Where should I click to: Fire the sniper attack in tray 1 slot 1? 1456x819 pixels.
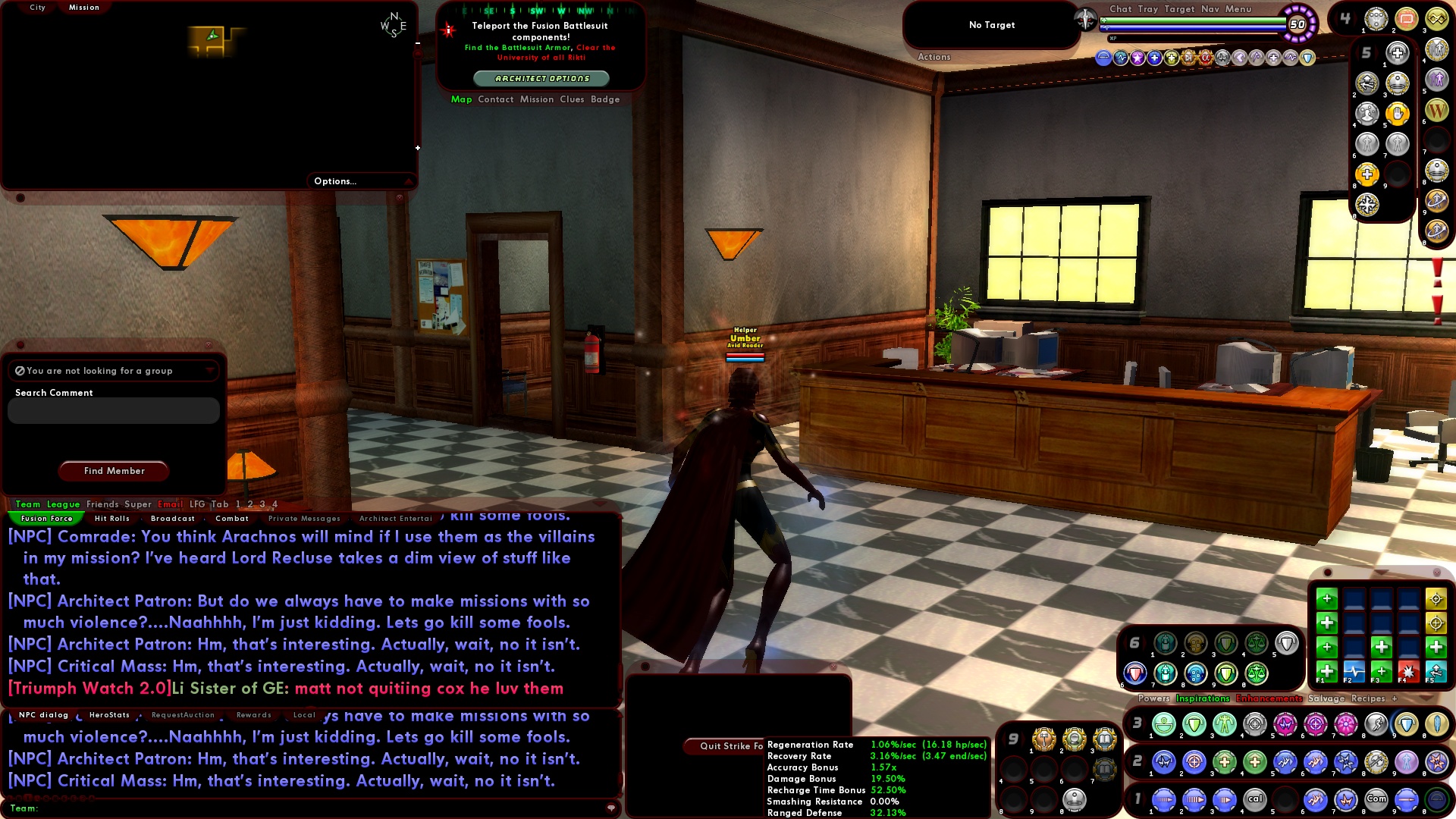click(x=1164, y=798)
